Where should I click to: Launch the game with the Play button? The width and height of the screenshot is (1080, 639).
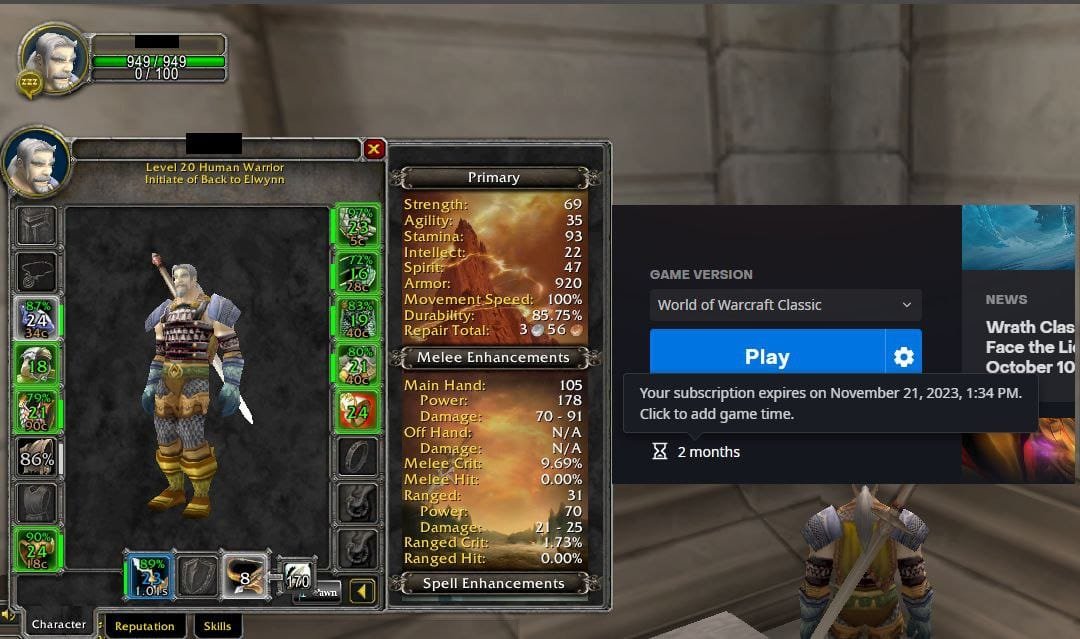point(767,357)
